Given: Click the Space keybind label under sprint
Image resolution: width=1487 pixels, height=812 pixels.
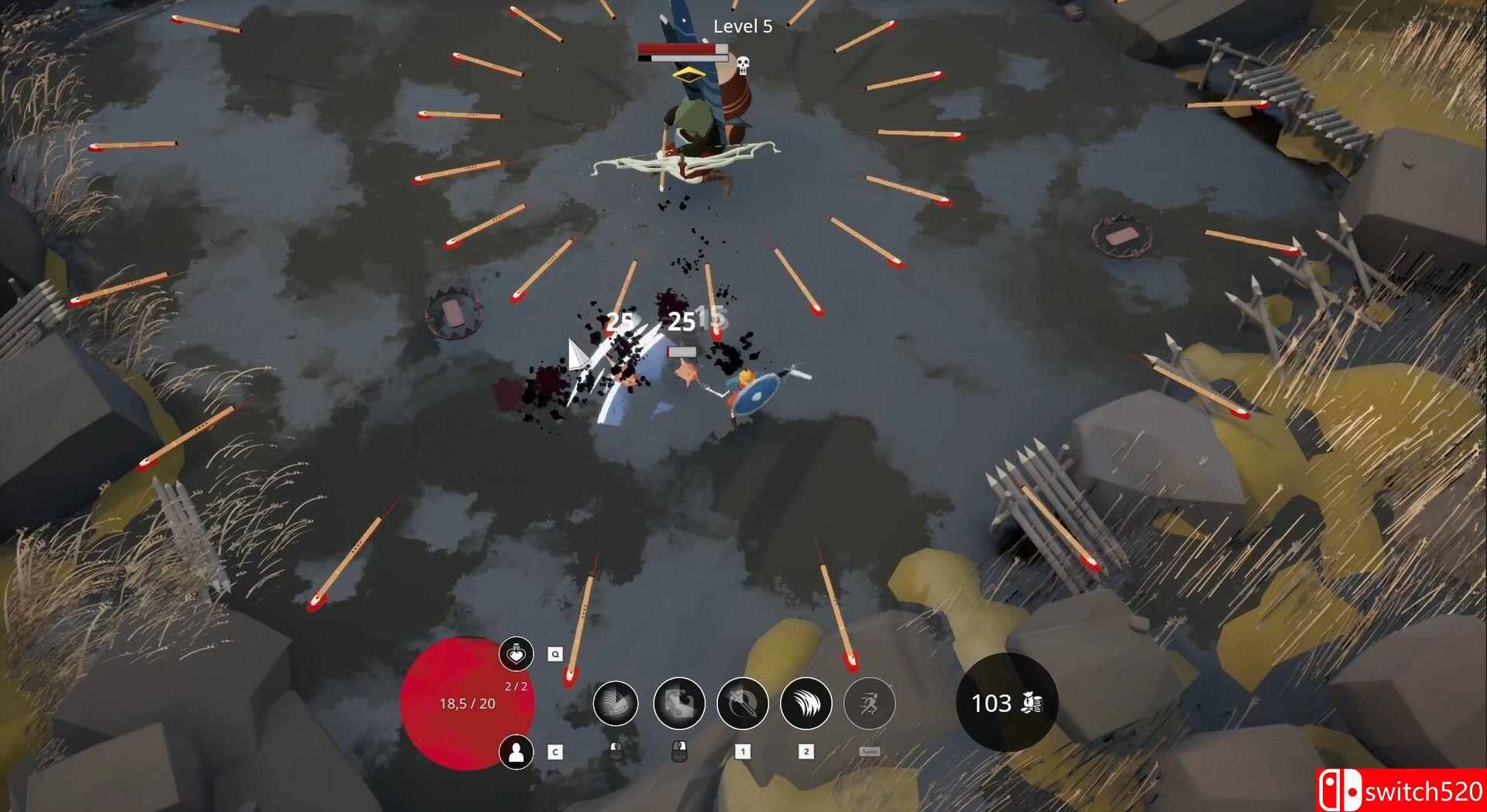Looking at the screenshot, I should tap(870, 752).
